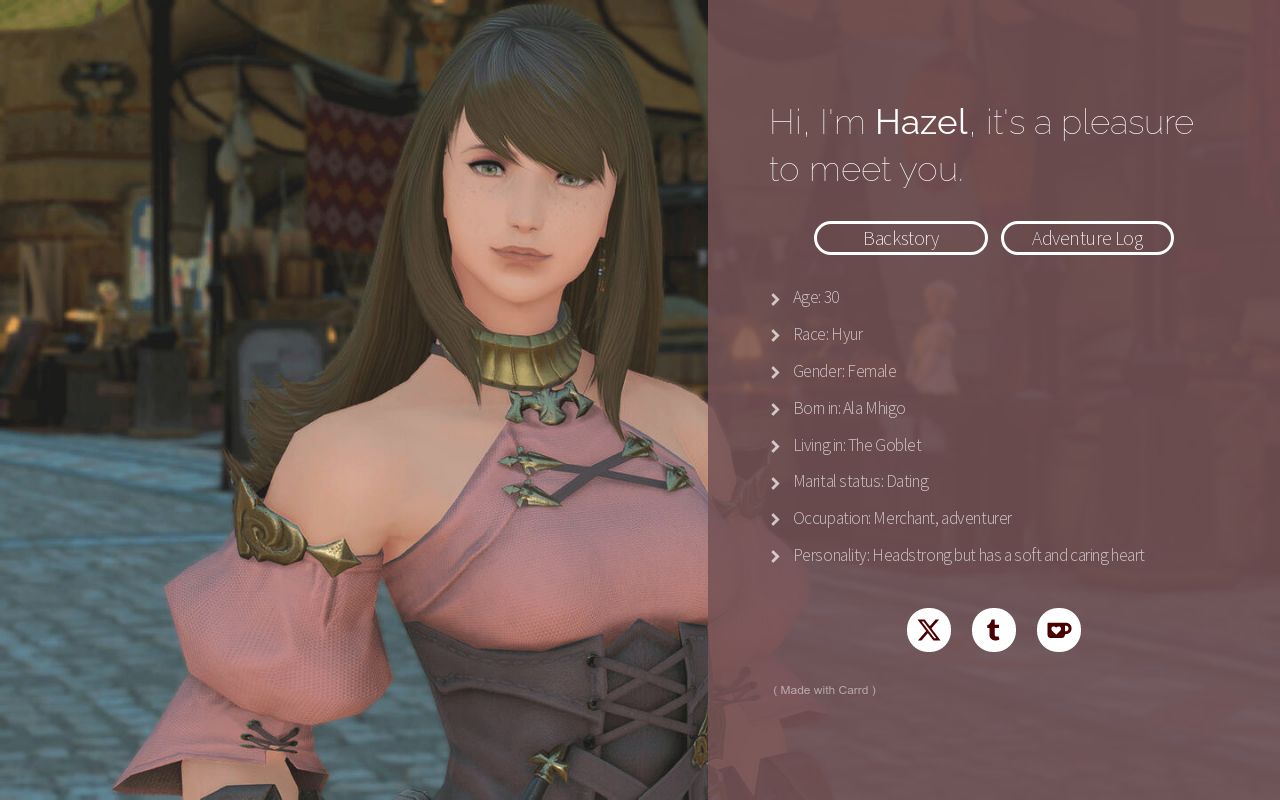Expand the chevron beside the Occupation entry
1280x800 pixels.
pos(776,519)
